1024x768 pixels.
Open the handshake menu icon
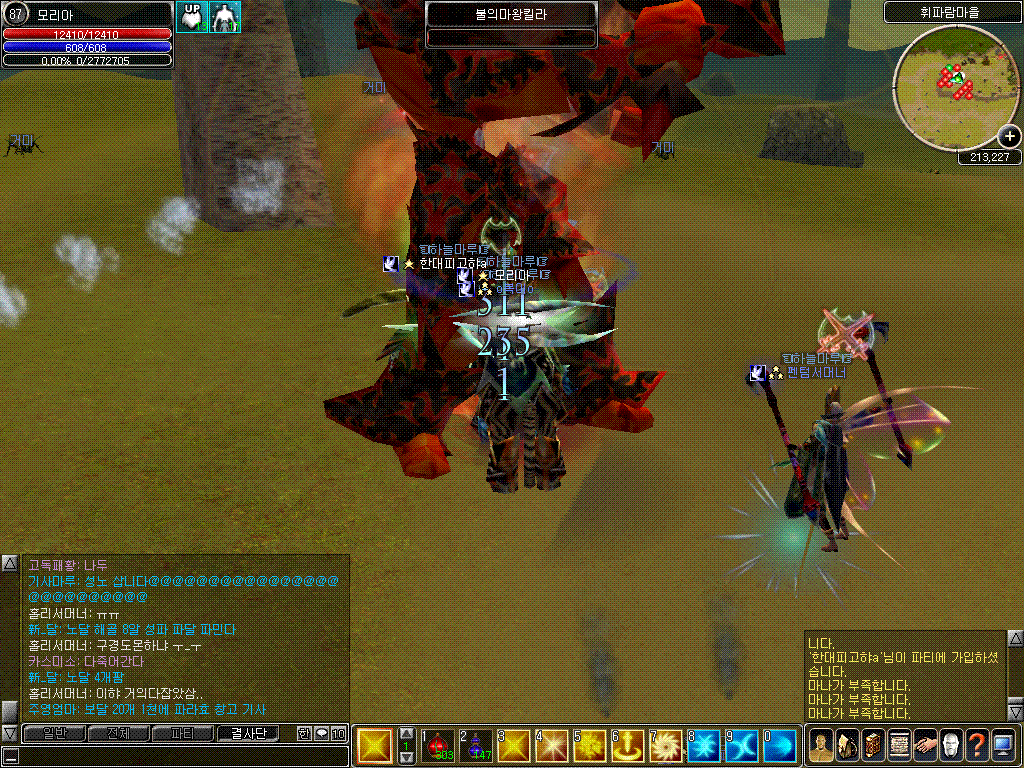(925, 745)
